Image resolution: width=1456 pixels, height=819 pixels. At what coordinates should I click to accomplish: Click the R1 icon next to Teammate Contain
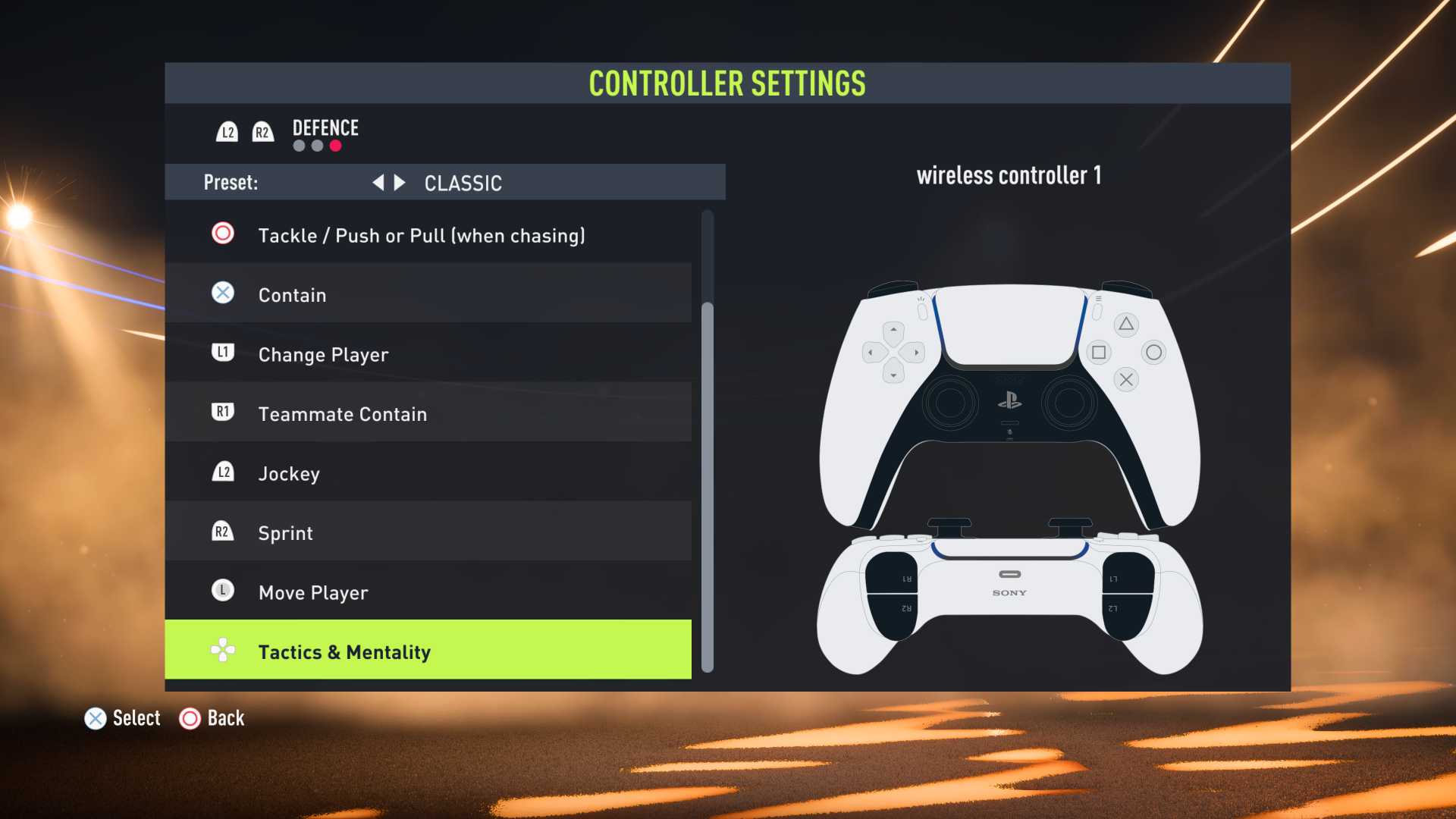click(222, 412)
